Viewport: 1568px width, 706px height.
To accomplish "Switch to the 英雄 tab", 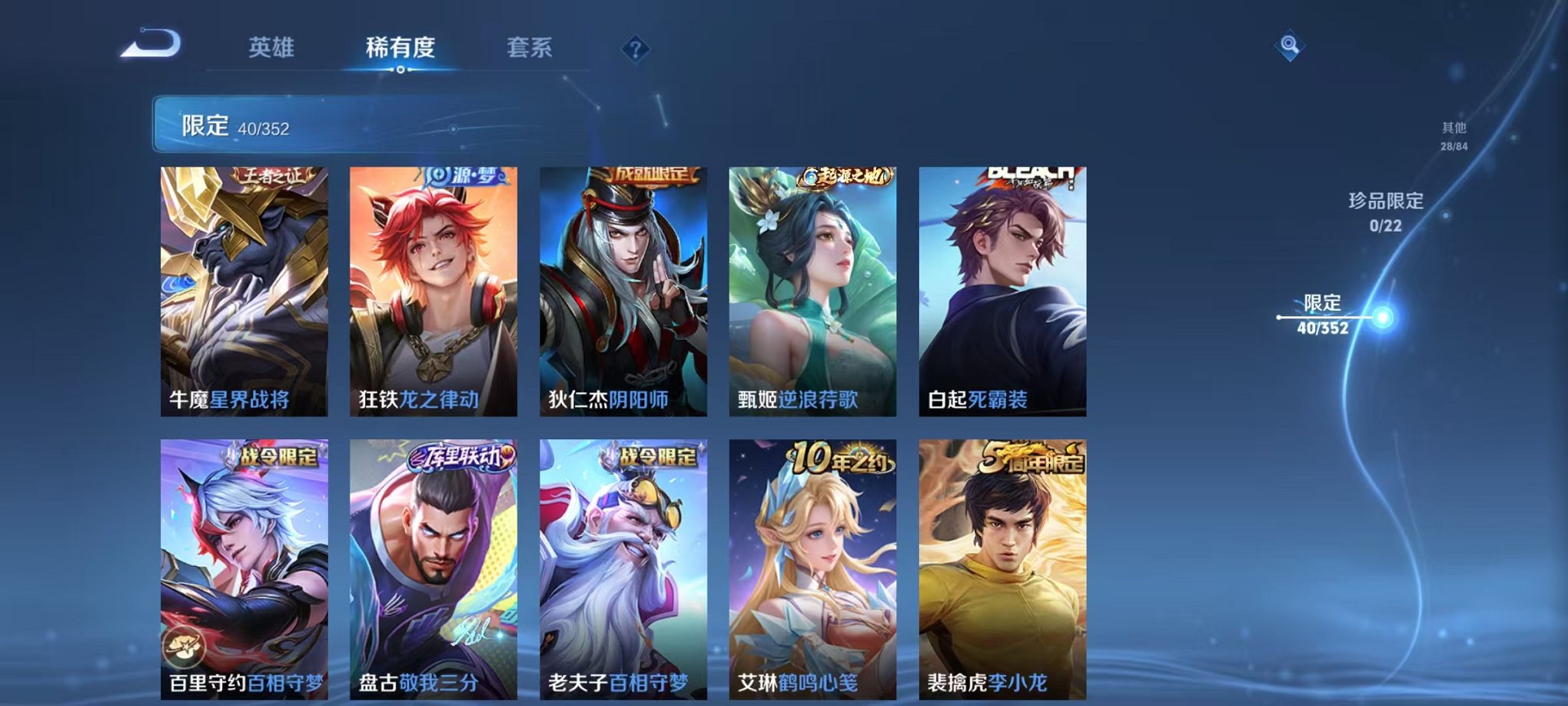I will tap(271, 48).
